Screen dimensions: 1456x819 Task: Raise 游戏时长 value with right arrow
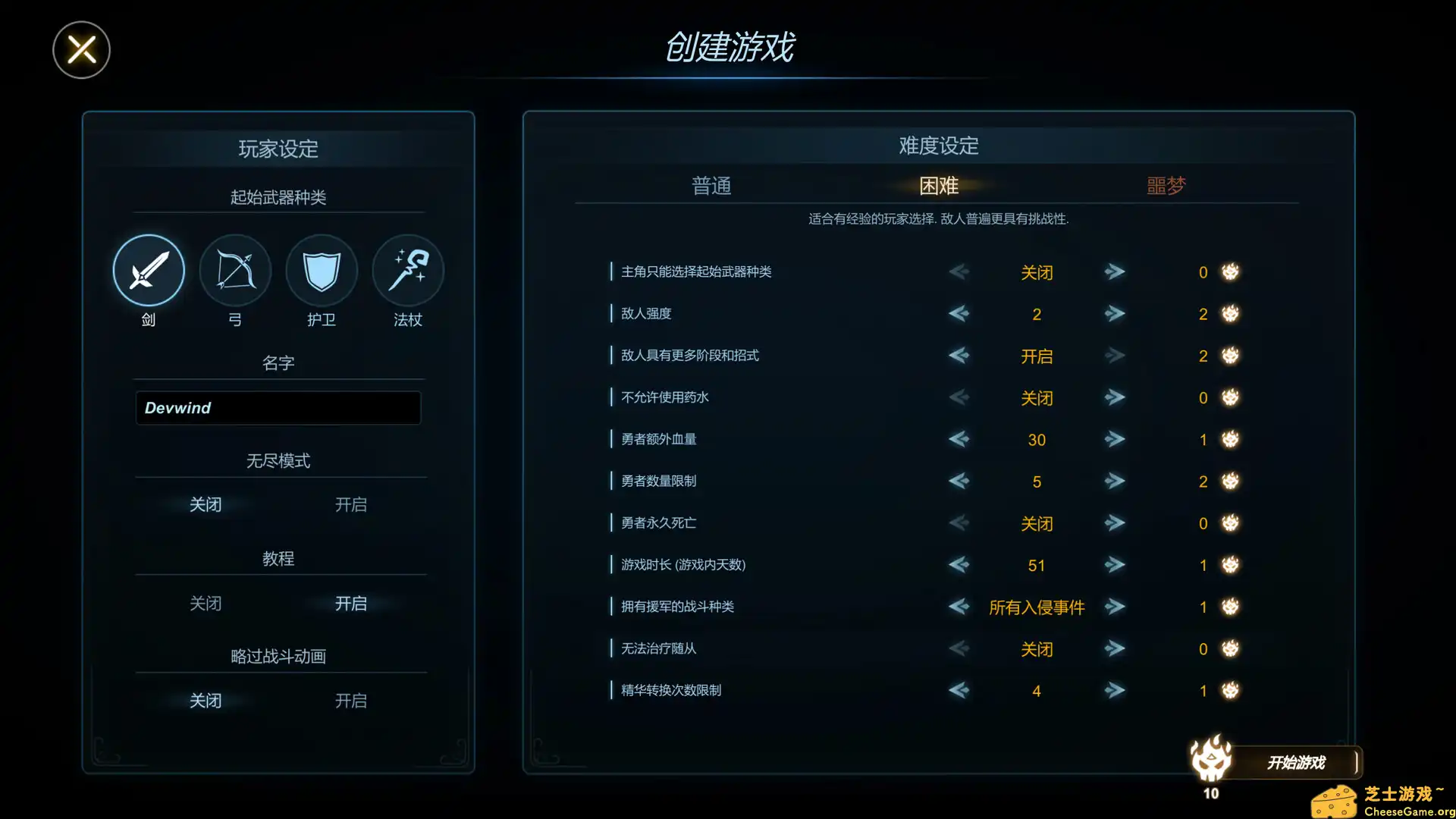(x=1115, y=564)
